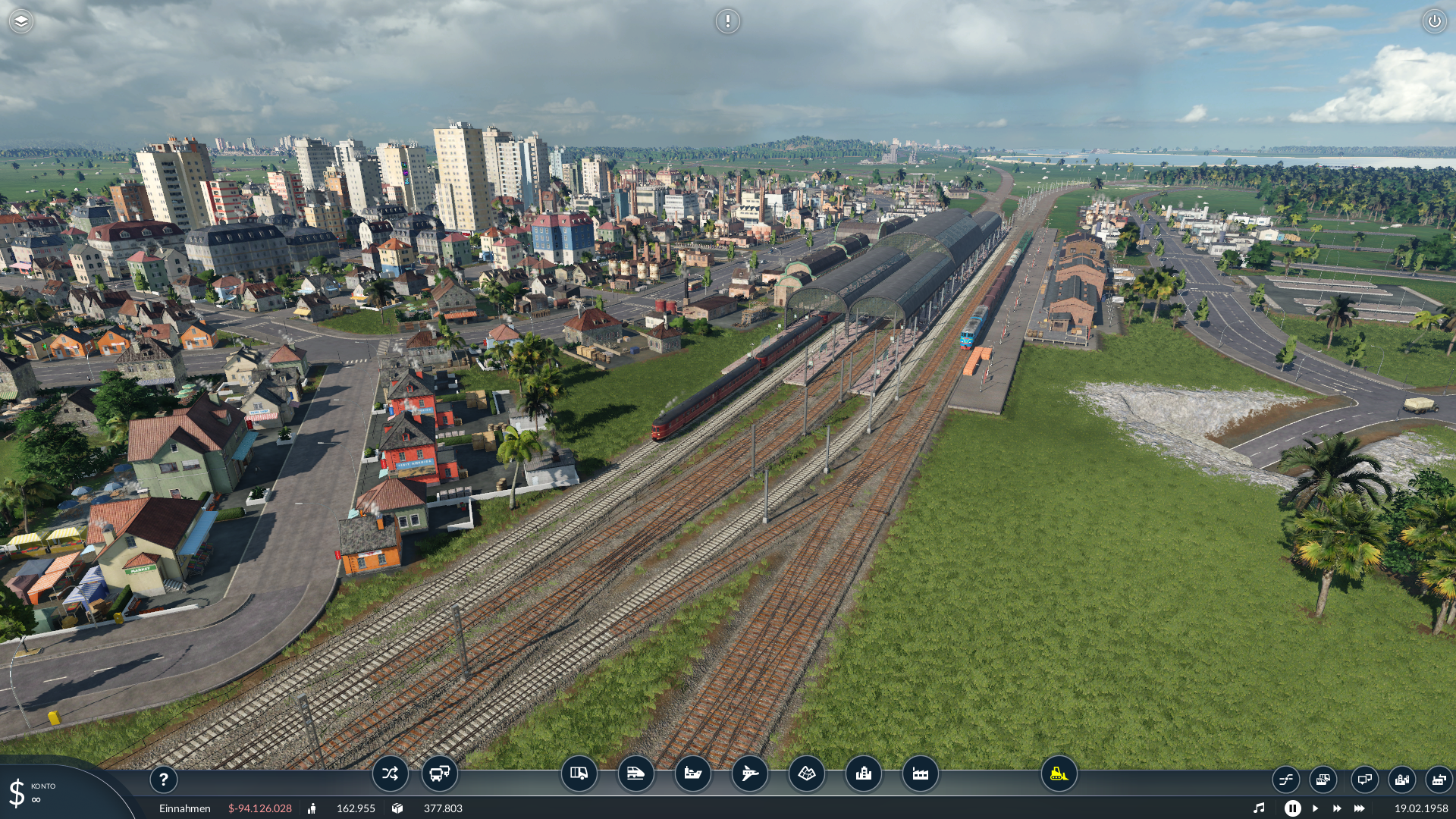1456x819 pixels.
Task: Click the exclamation mark notification icon
Action: coord(727,21)
